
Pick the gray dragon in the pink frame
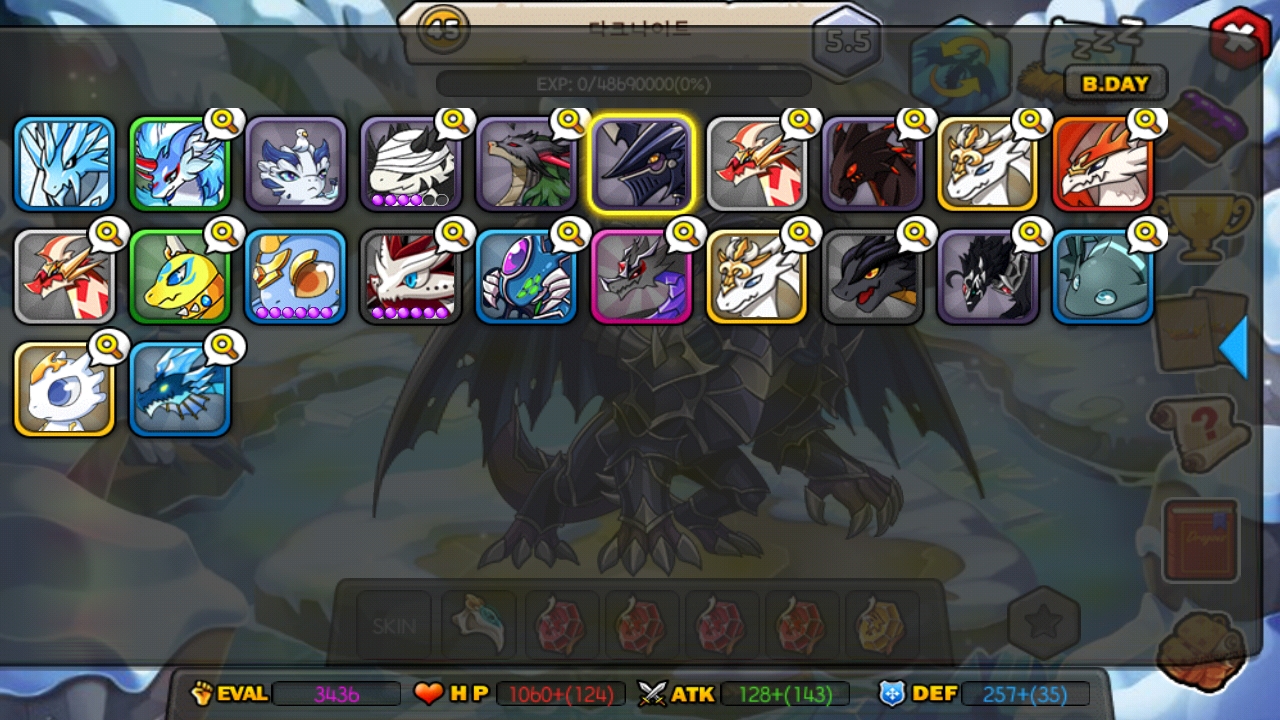tap(641, 277)
